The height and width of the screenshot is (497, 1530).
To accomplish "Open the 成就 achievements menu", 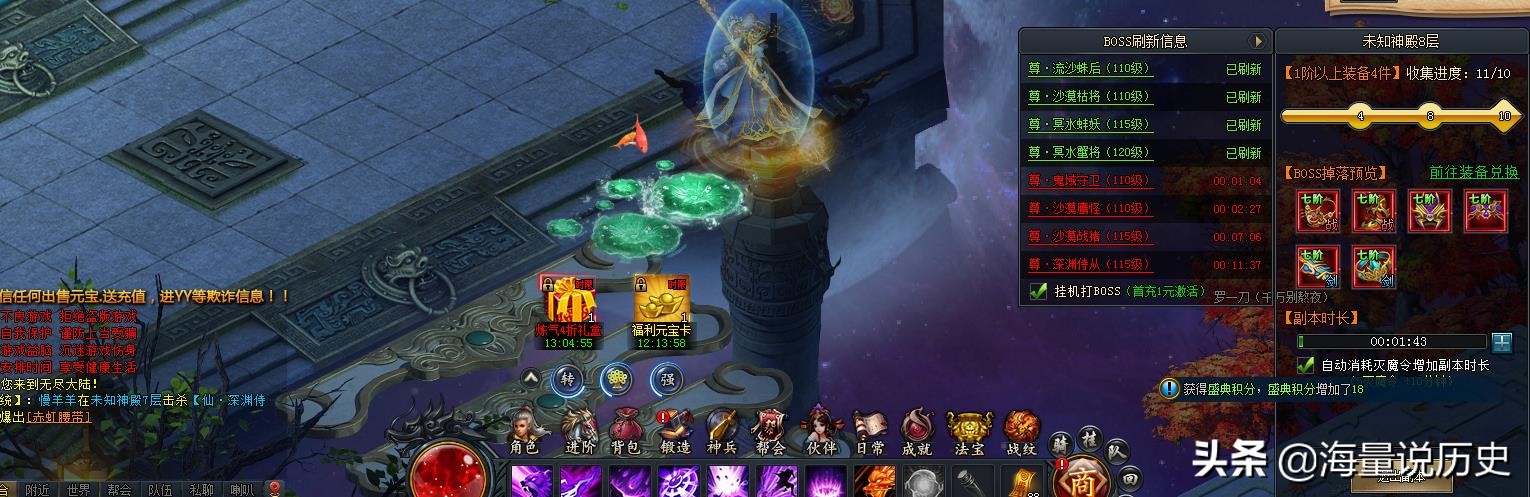I will [x=918, y=432].
